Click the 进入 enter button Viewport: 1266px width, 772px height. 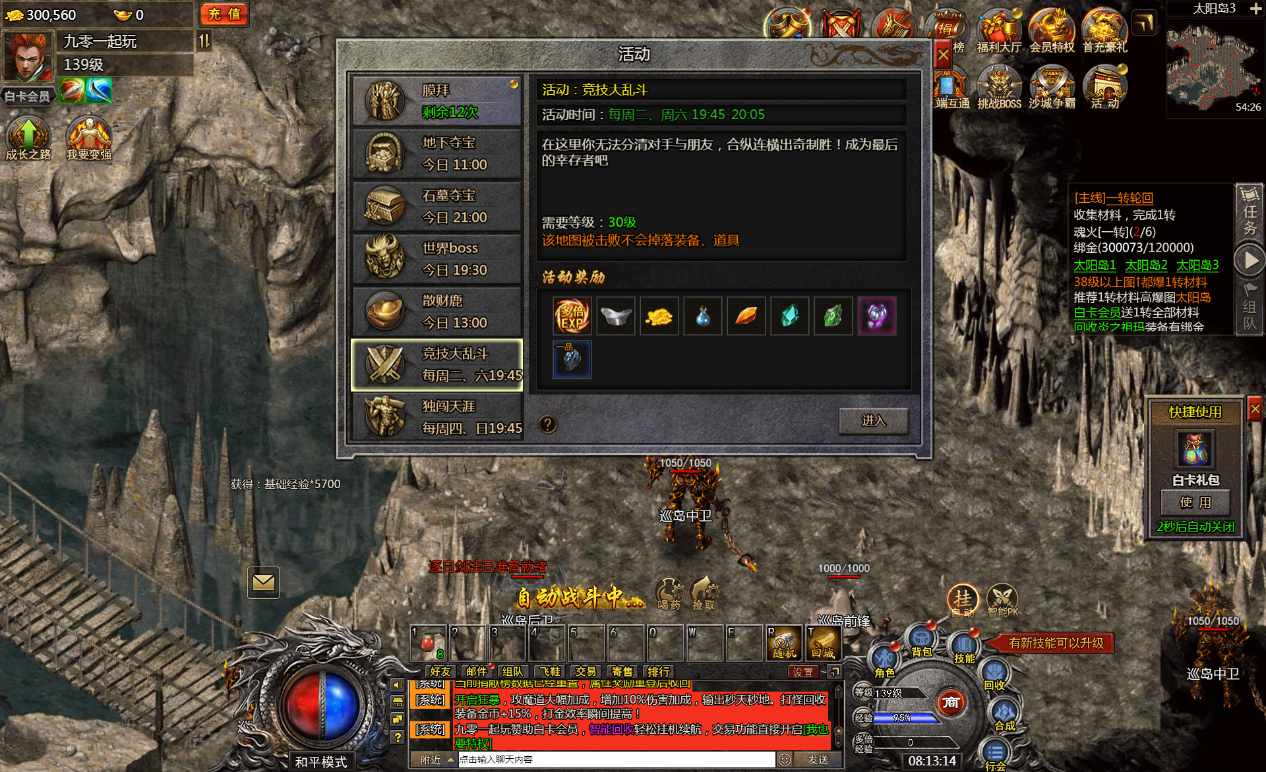pos(873,421)
